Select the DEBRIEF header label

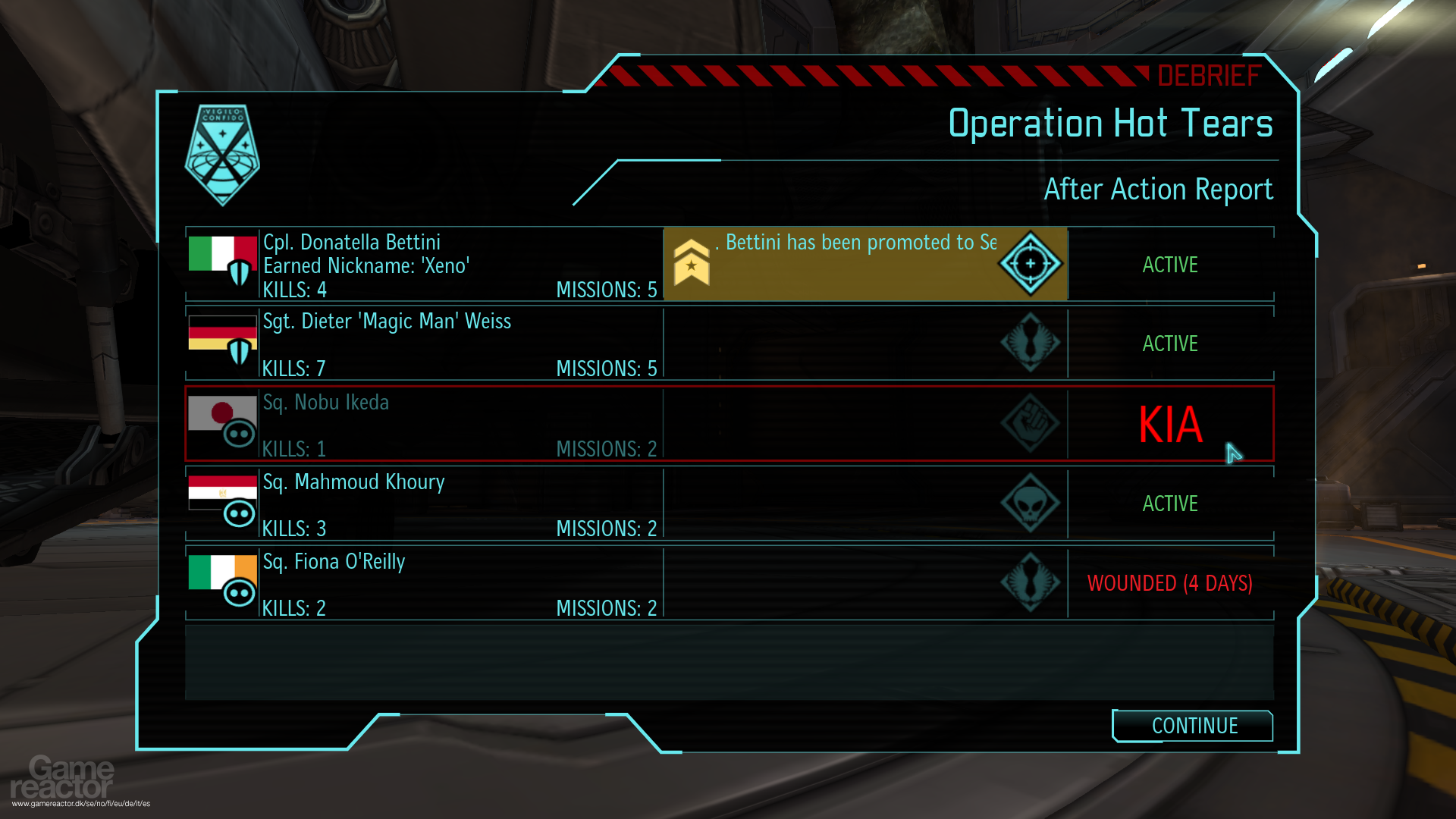point(1209,75)
